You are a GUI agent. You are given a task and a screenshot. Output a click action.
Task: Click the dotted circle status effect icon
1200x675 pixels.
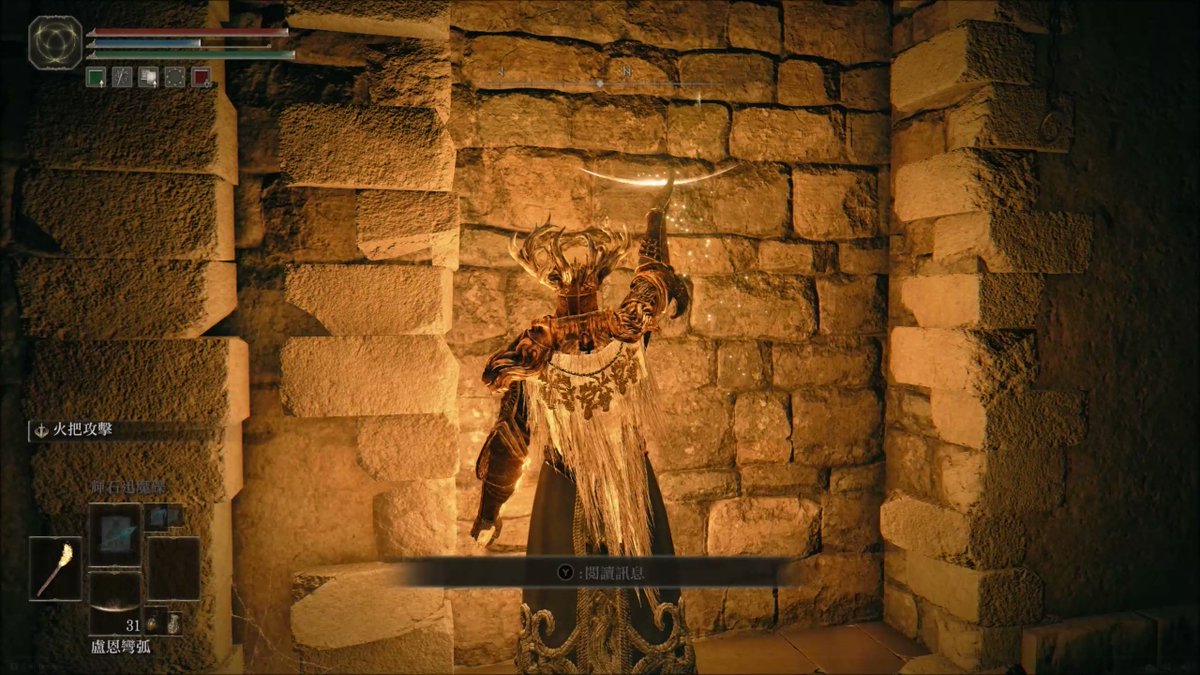(174, 77)
